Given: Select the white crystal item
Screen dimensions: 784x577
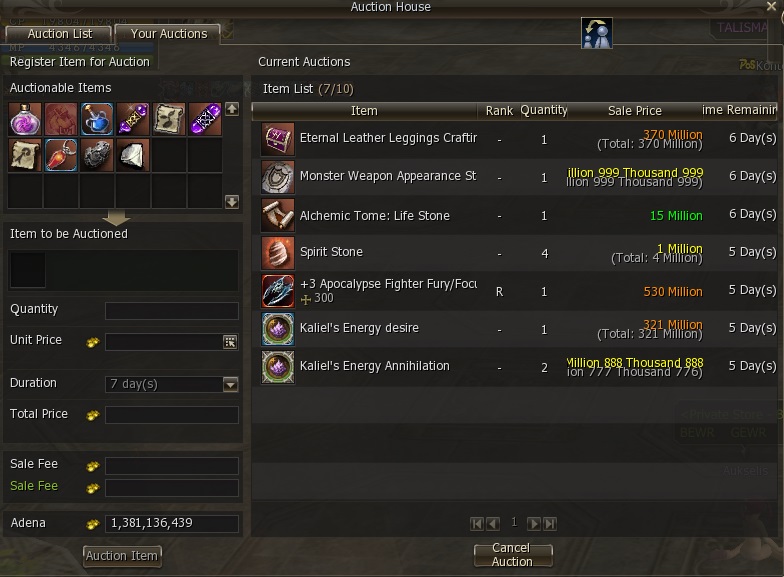Looking at the screenshot, I should [x=133, y=155].
